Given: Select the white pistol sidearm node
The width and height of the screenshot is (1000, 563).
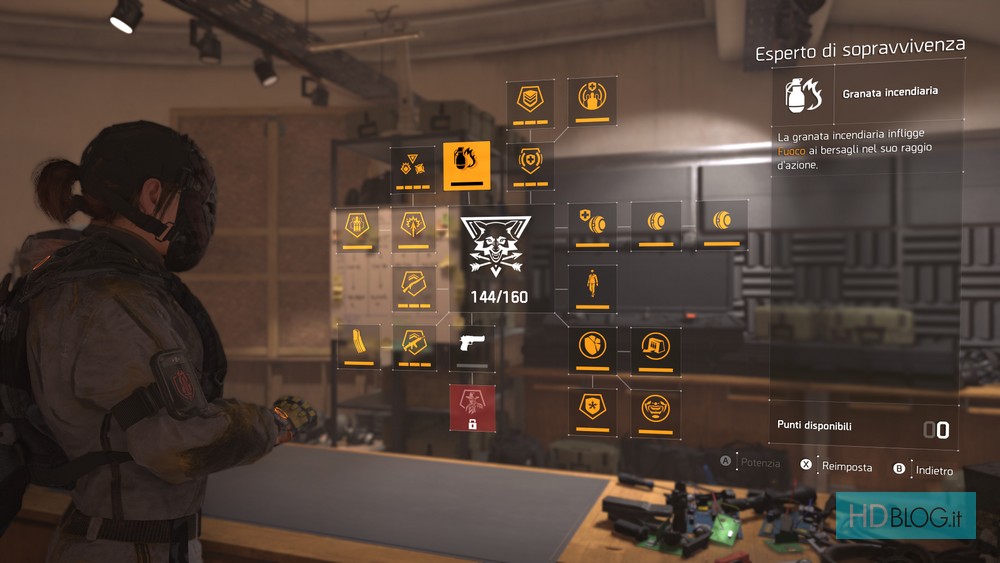Looking at the screenshot, I should click(x=472, y=347).
